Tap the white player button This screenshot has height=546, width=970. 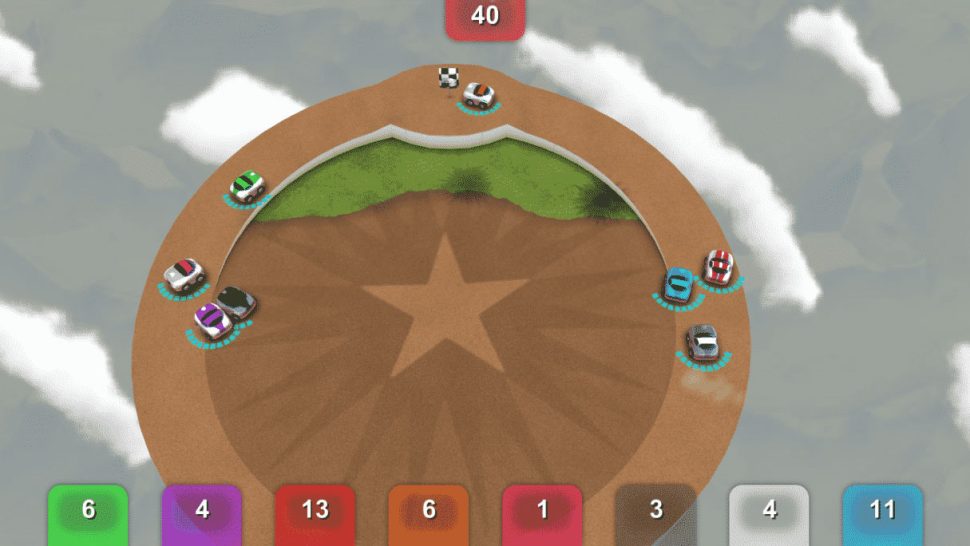pos(769,513)
